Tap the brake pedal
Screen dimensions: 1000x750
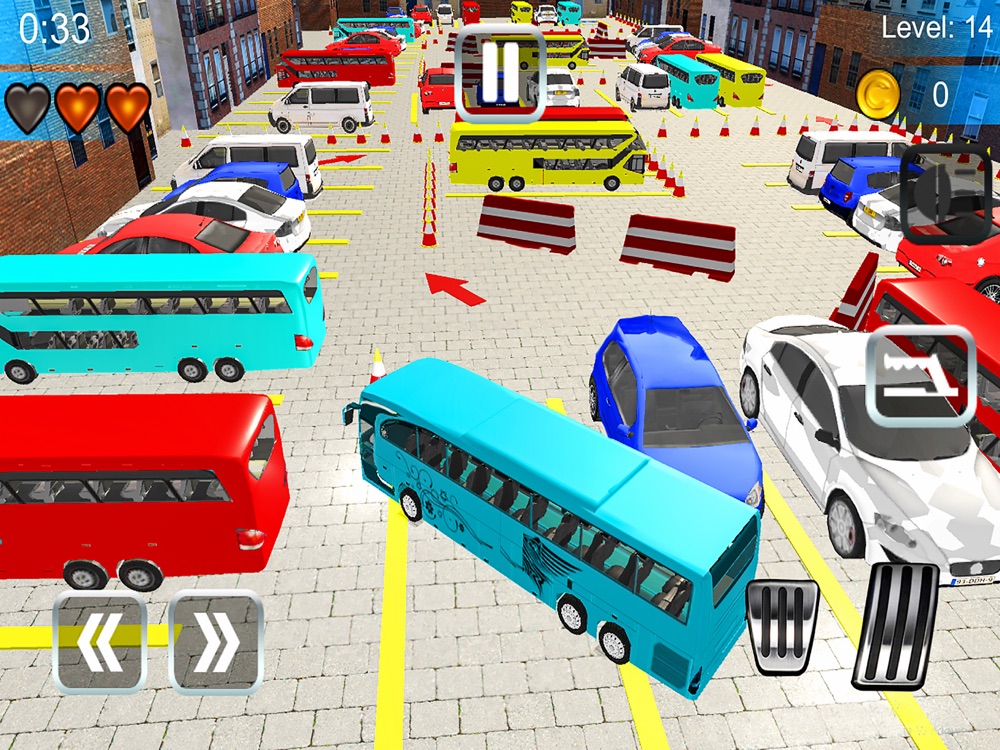[782, 625]
